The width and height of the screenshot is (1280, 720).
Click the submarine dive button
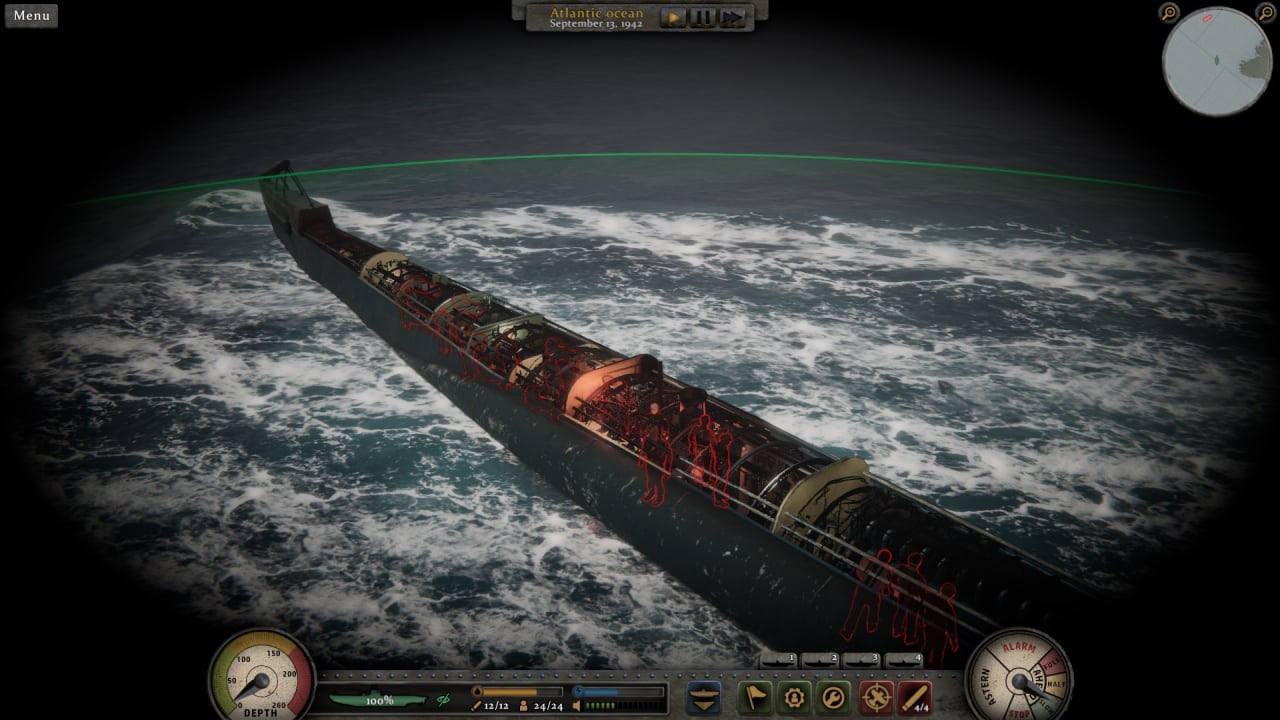pyautogui.click(x=705, y=697)
